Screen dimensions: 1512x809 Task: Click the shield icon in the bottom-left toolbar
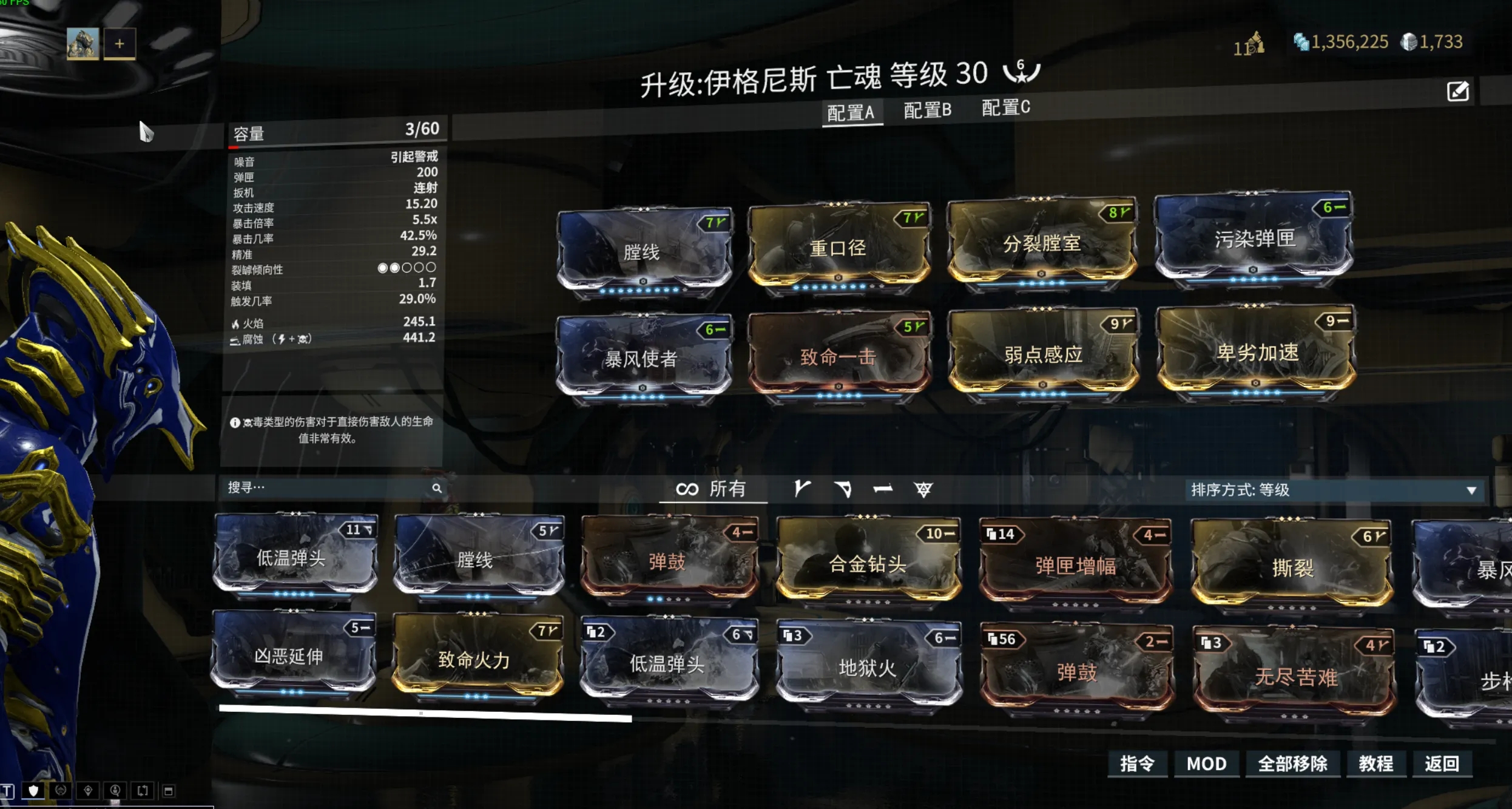click(33, 791)
